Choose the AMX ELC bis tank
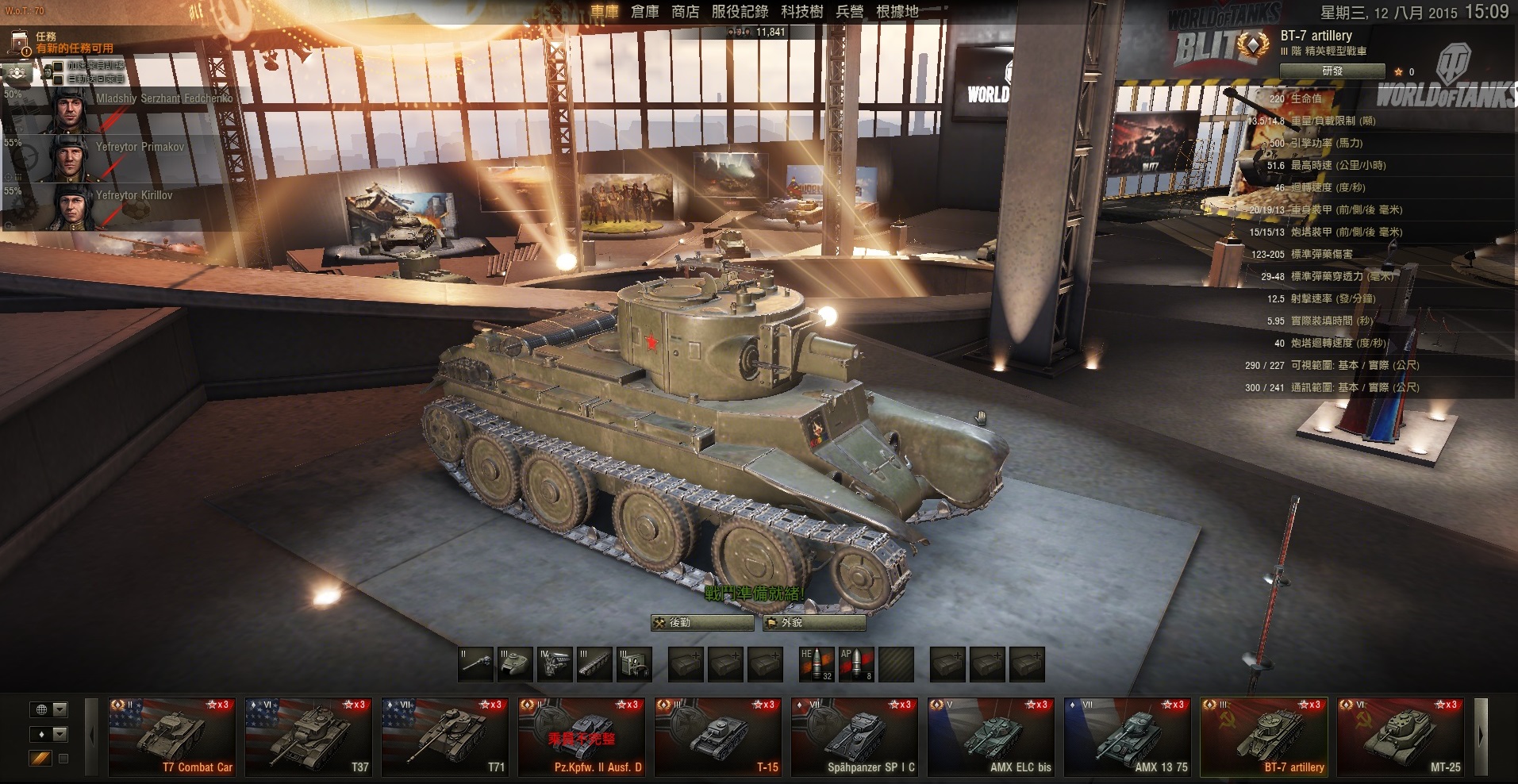 (991, 736)
